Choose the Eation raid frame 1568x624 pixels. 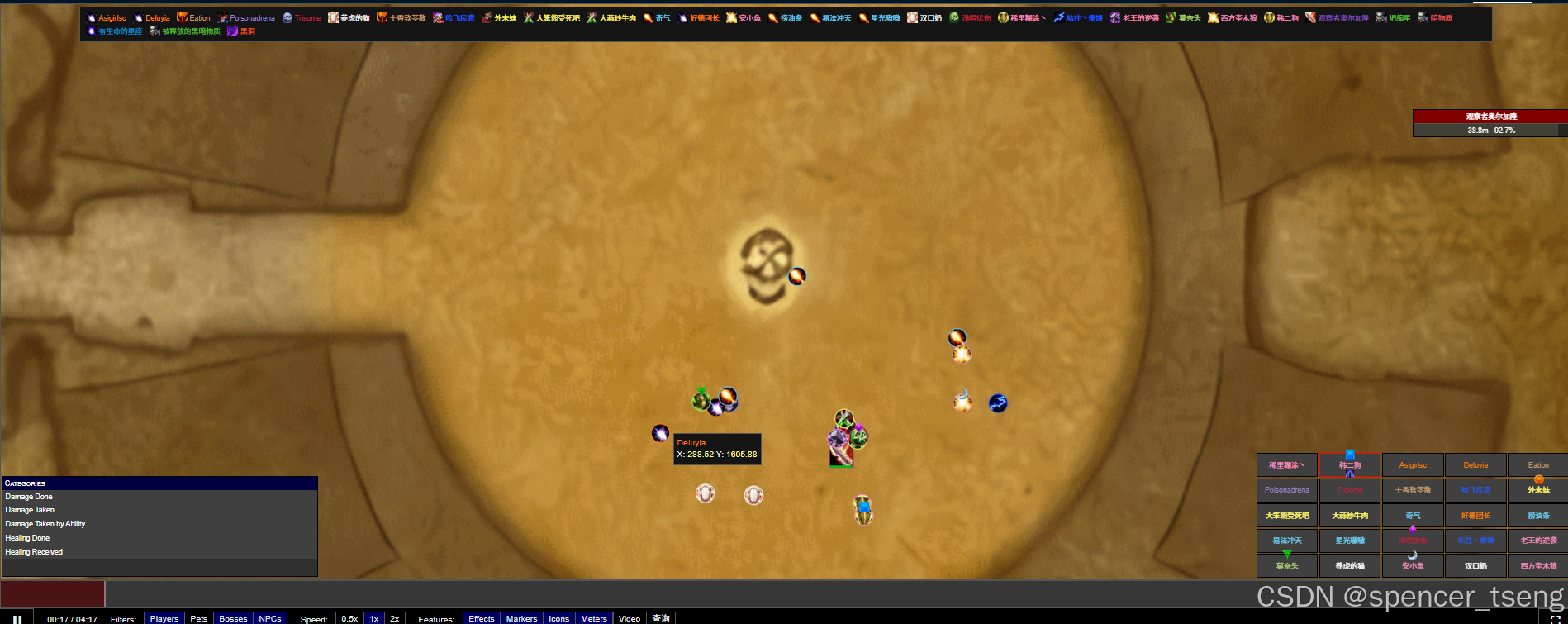(x=1538, y=465)
